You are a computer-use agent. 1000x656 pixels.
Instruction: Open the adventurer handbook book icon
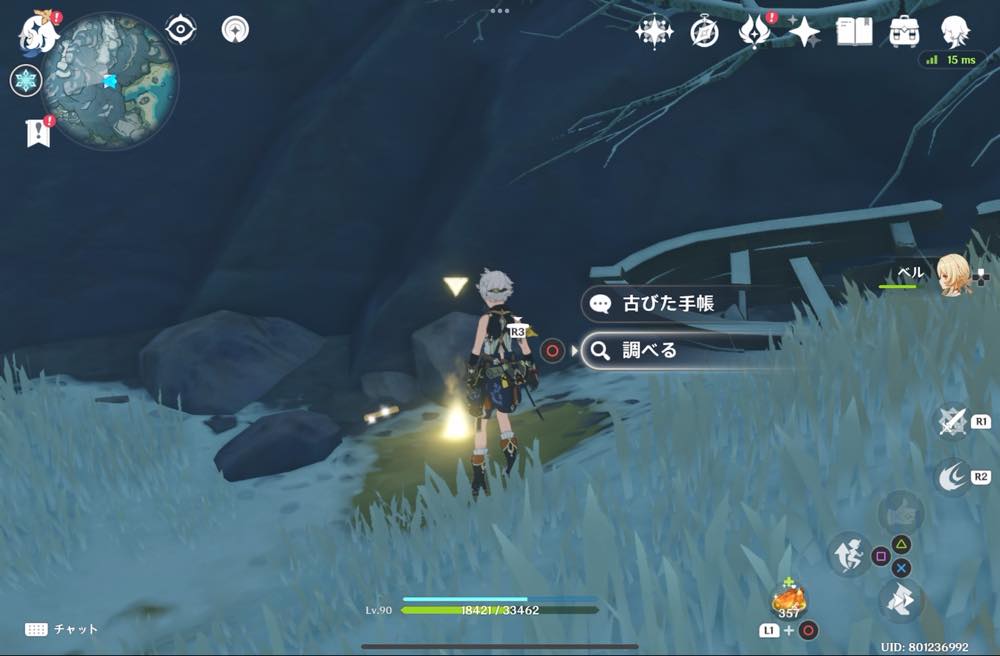(x=854, y=32)
